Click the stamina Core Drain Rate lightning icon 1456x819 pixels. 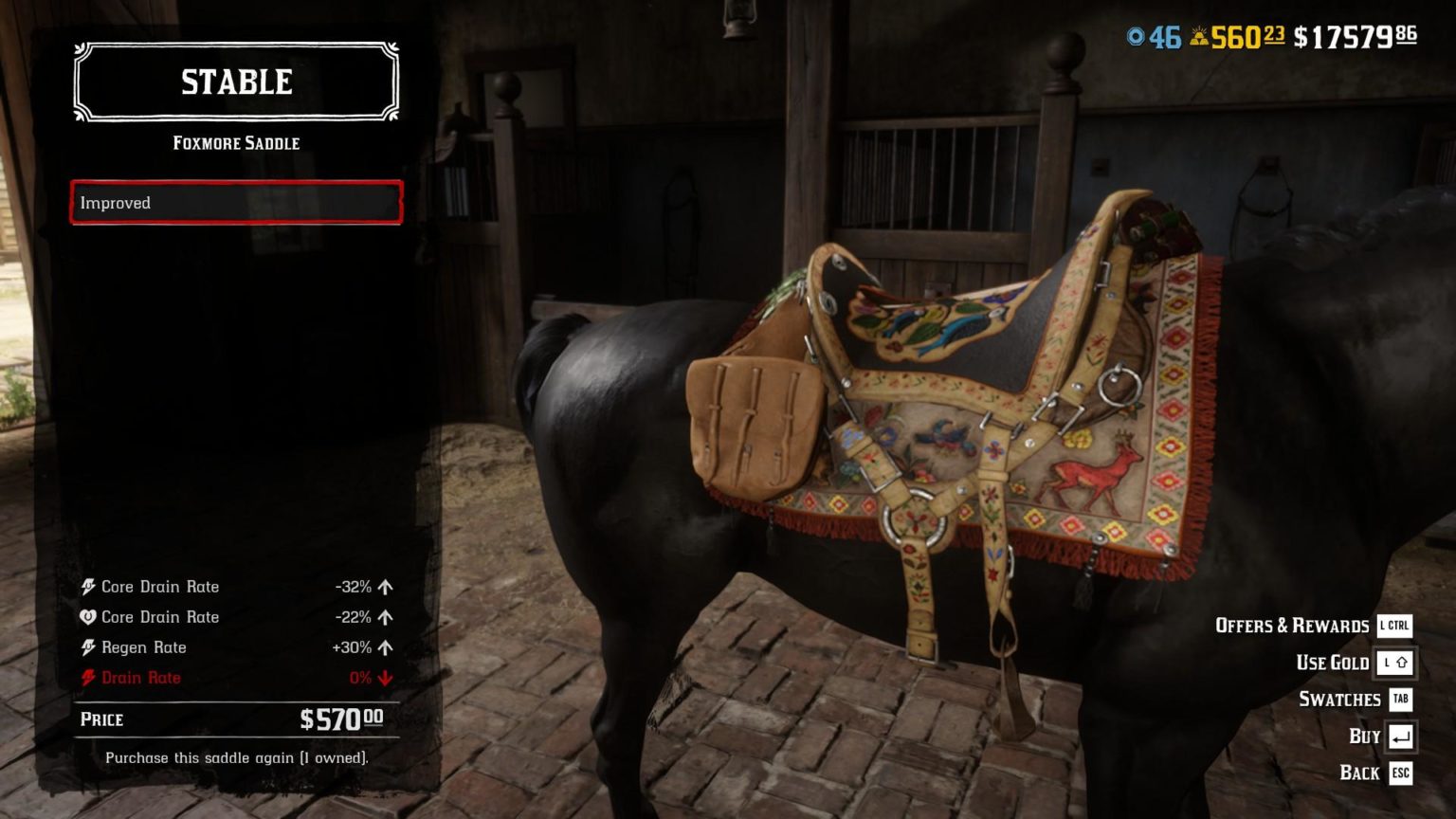click(x=88, y=587)
